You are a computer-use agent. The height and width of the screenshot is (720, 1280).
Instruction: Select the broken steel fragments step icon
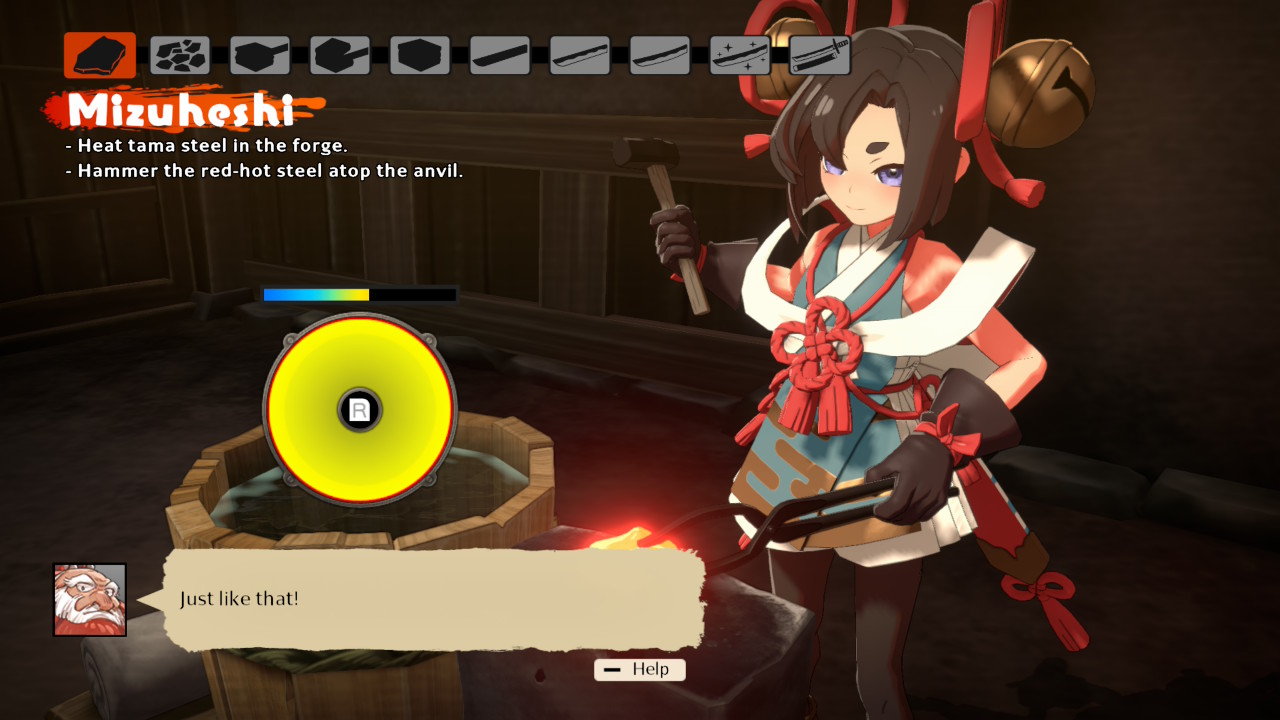pos(180,55)
